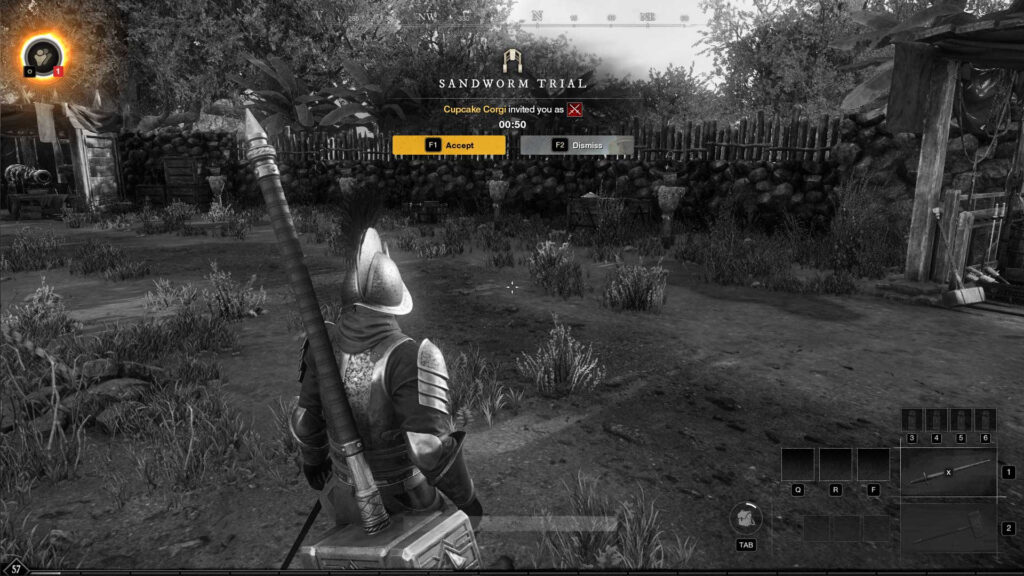This screenshot has height=576, width=1024.
Task: Accept the Sandworm Trial invite
Action: [449, 145]
